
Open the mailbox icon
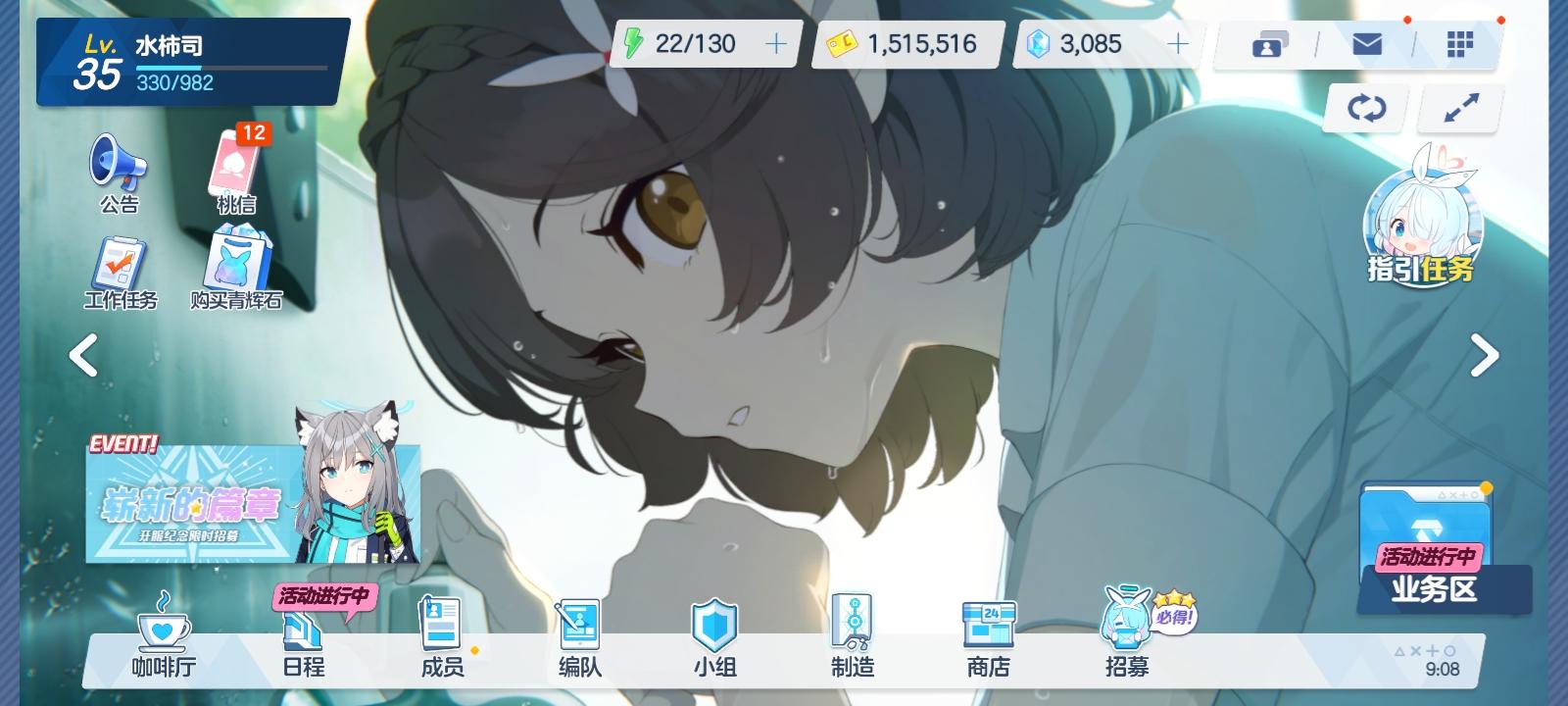pos(1366,43)
